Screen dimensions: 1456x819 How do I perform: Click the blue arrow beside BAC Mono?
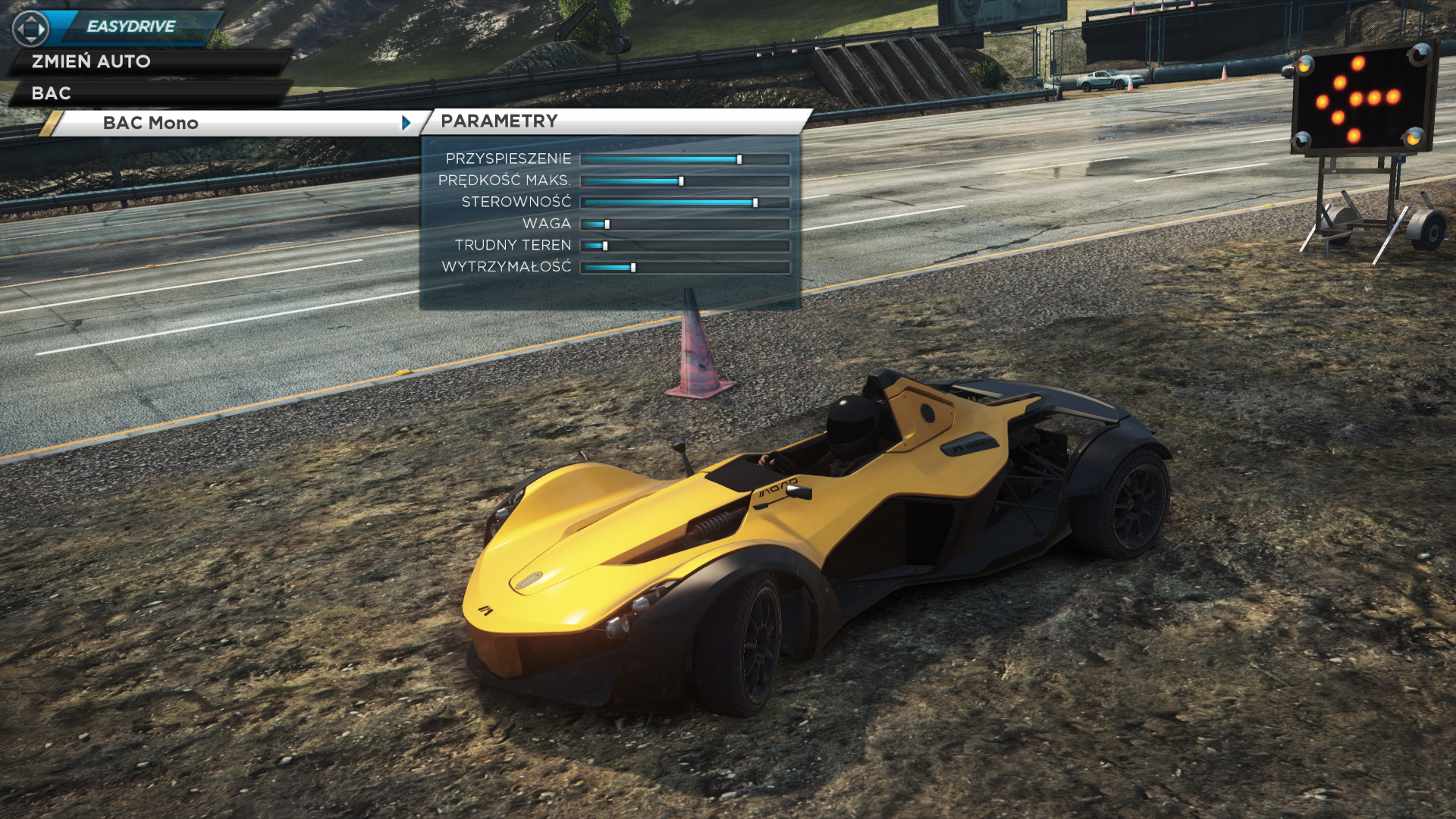click(x=406, y=123)
